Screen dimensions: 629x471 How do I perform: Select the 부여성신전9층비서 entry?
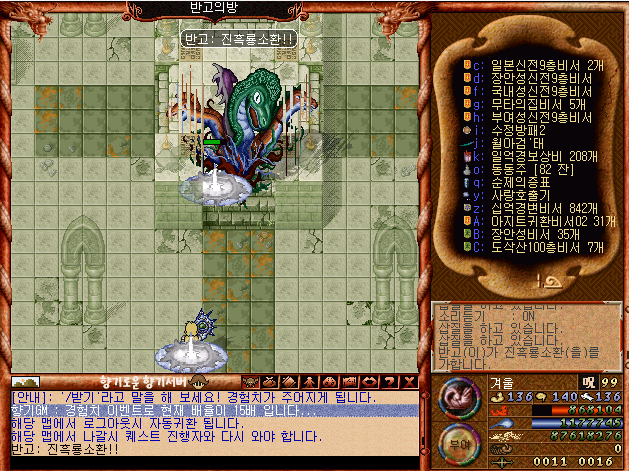tap(530, 116)
